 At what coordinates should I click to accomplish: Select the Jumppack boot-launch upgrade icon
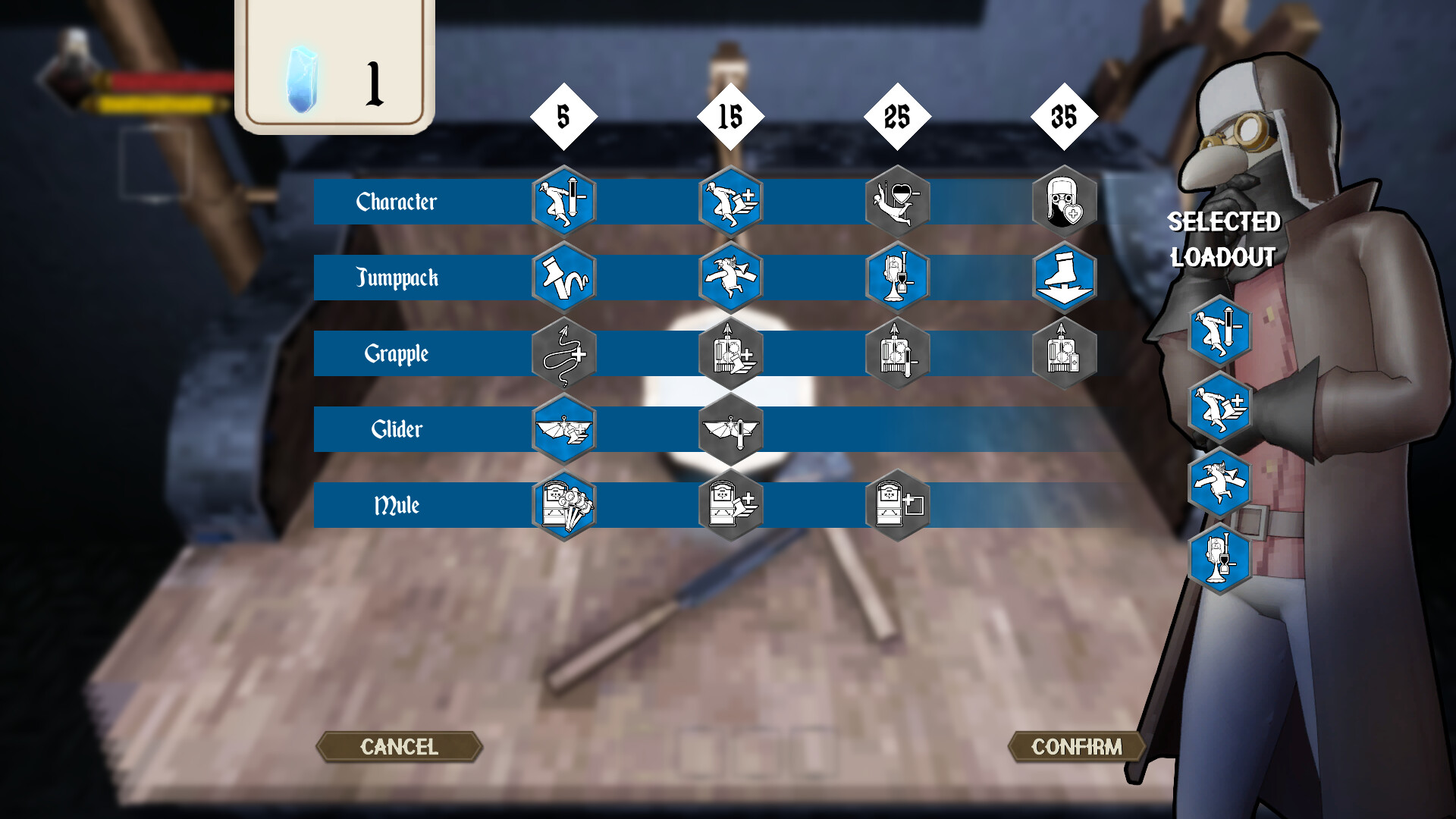pyautogui.click(x=563, y=278)
